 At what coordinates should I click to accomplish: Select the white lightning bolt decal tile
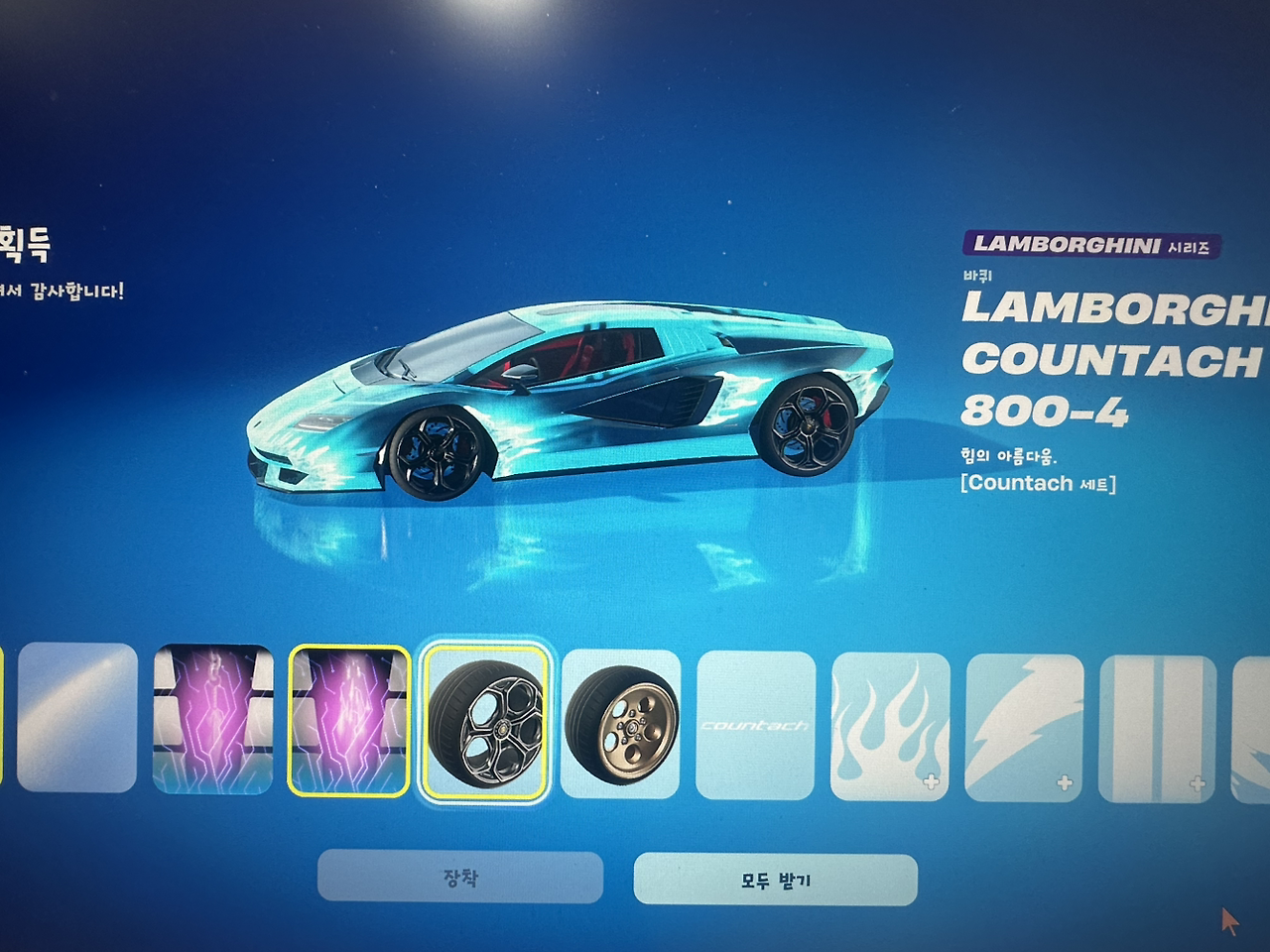(1024, 727)
